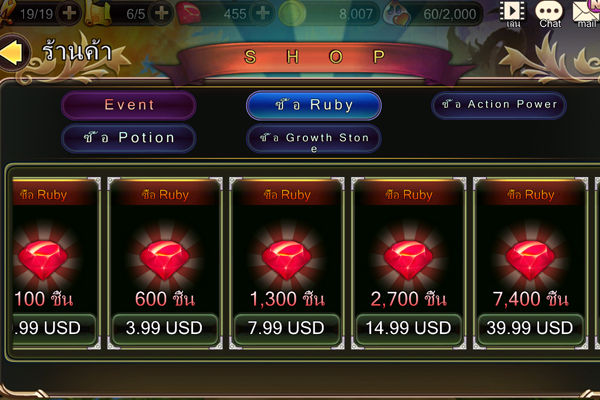Open the Chat window

click(x=549, y=13)
